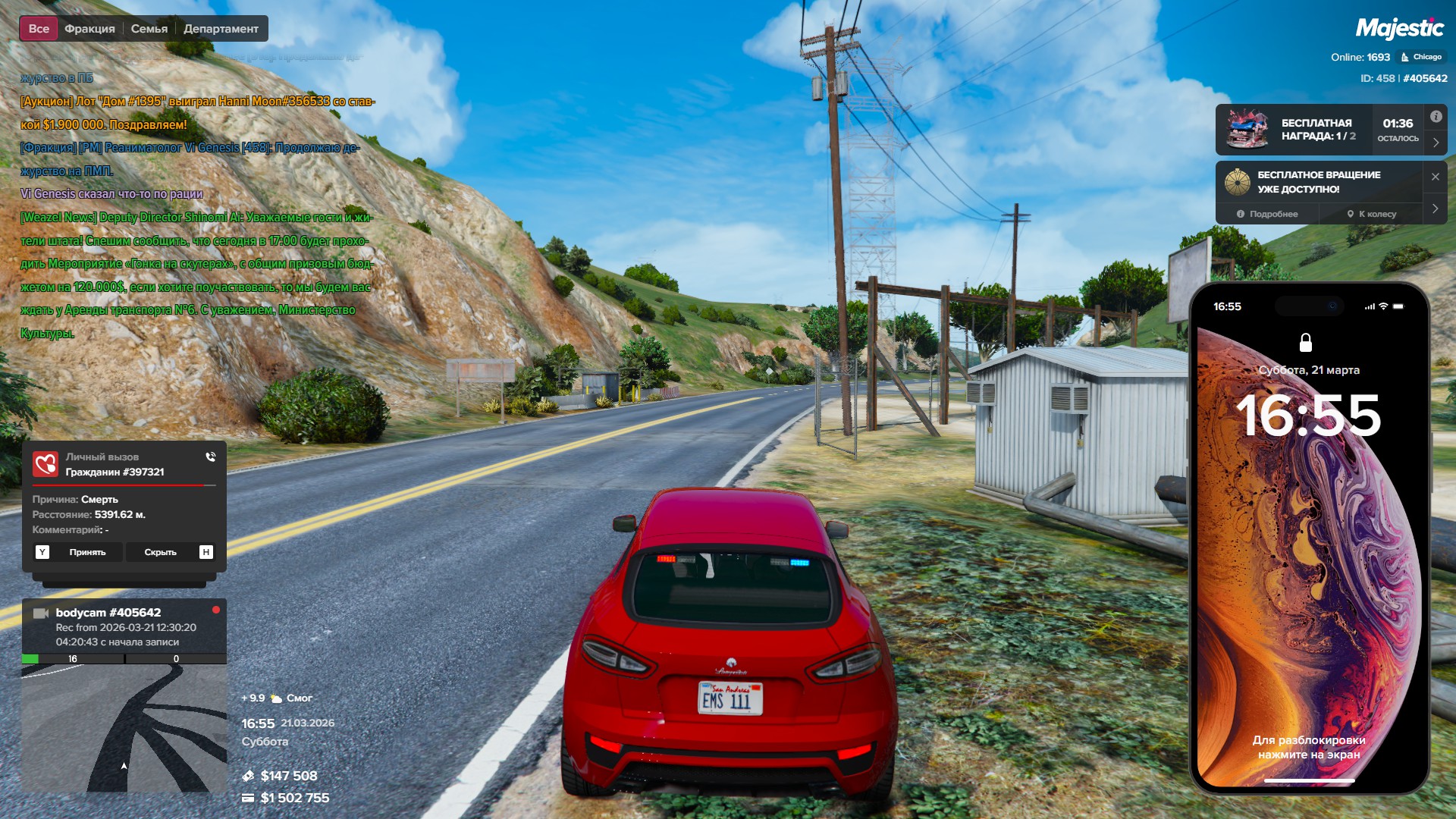View info on the free reward

click(x=1436, y=117)
